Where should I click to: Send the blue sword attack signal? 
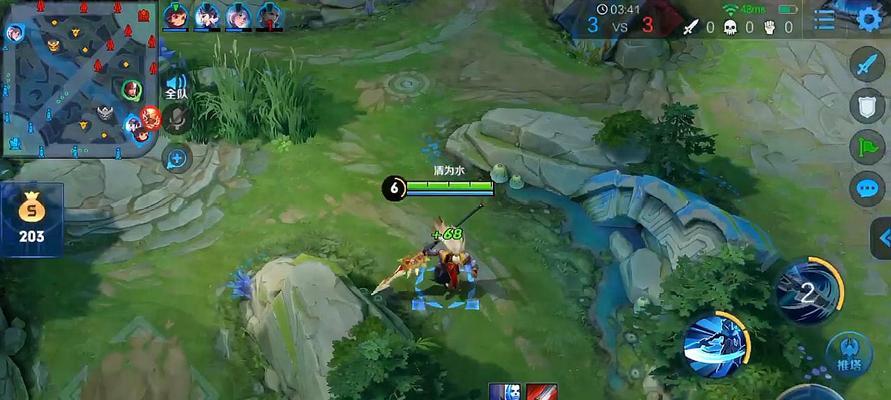click(x=866, y=64)
